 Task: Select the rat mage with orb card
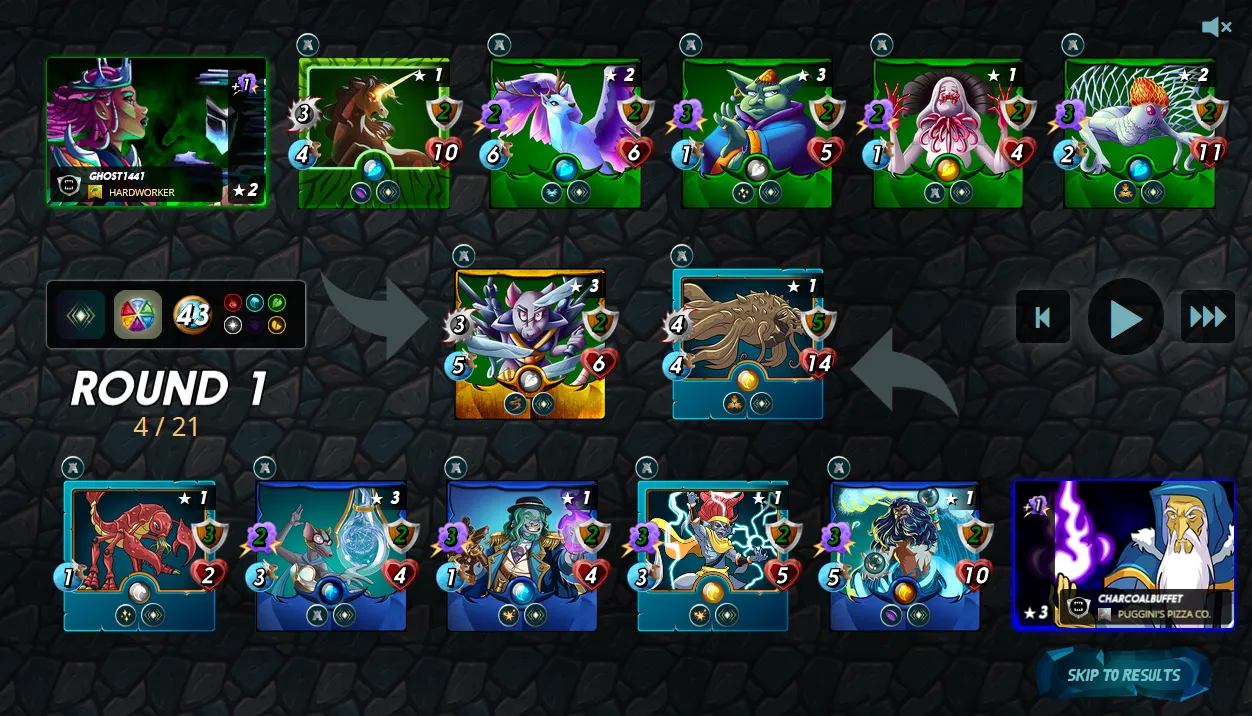point(331,555)
